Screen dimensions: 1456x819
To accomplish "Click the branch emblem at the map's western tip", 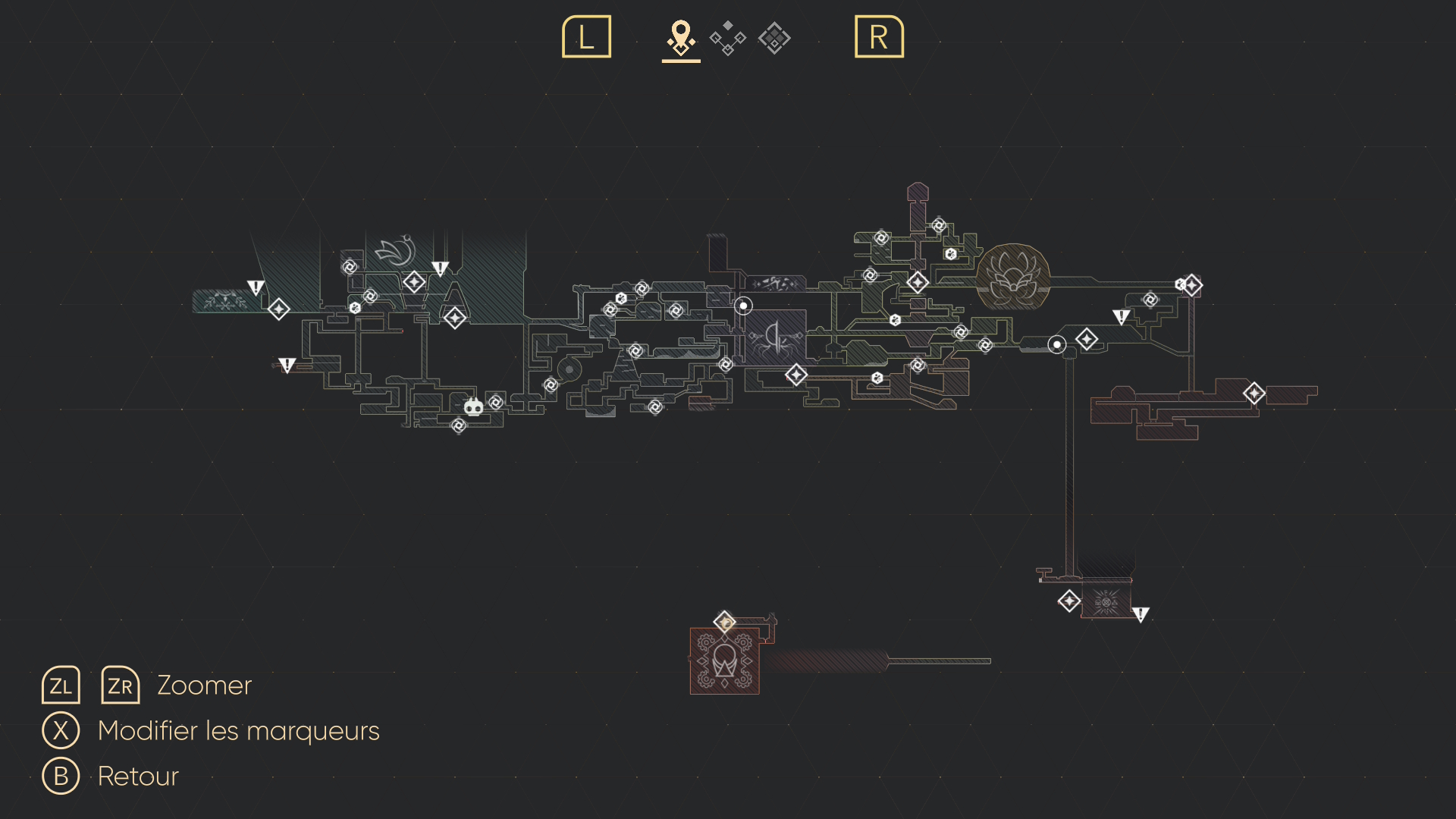I will tap(224, 301).
